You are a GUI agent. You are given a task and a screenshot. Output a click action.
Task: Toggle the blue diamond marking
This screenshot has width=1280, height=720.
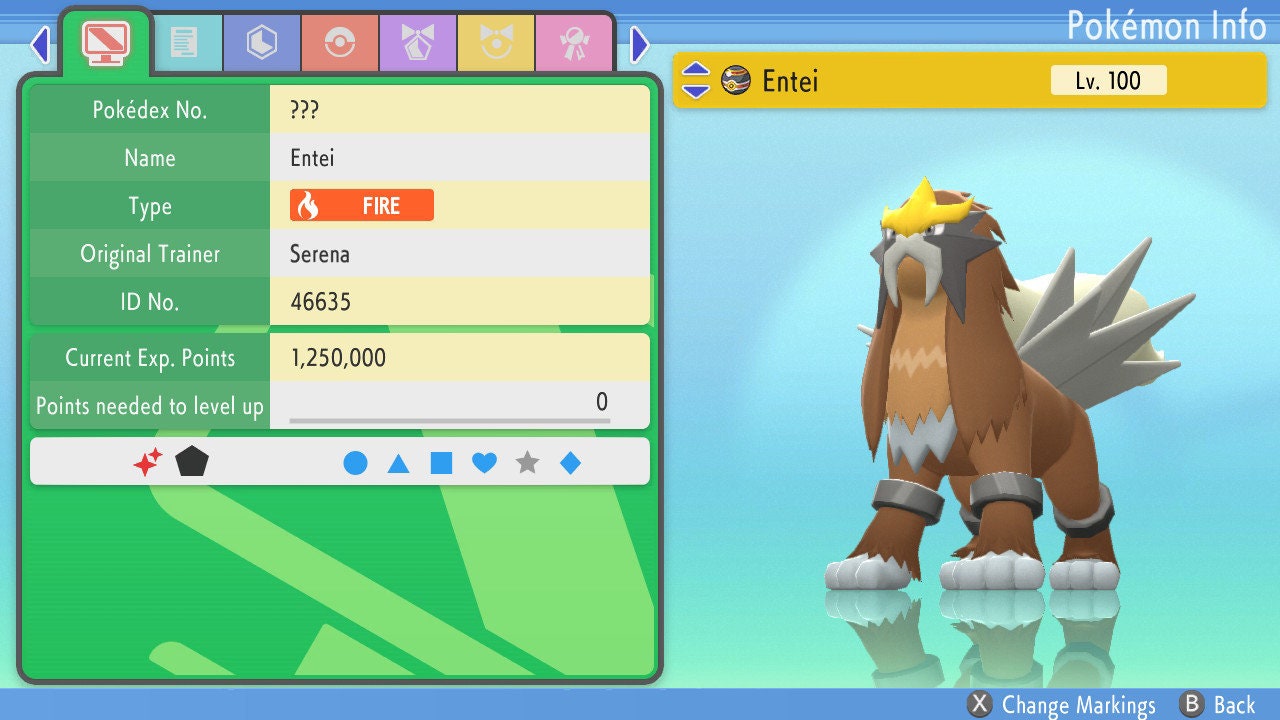point(570,463)
